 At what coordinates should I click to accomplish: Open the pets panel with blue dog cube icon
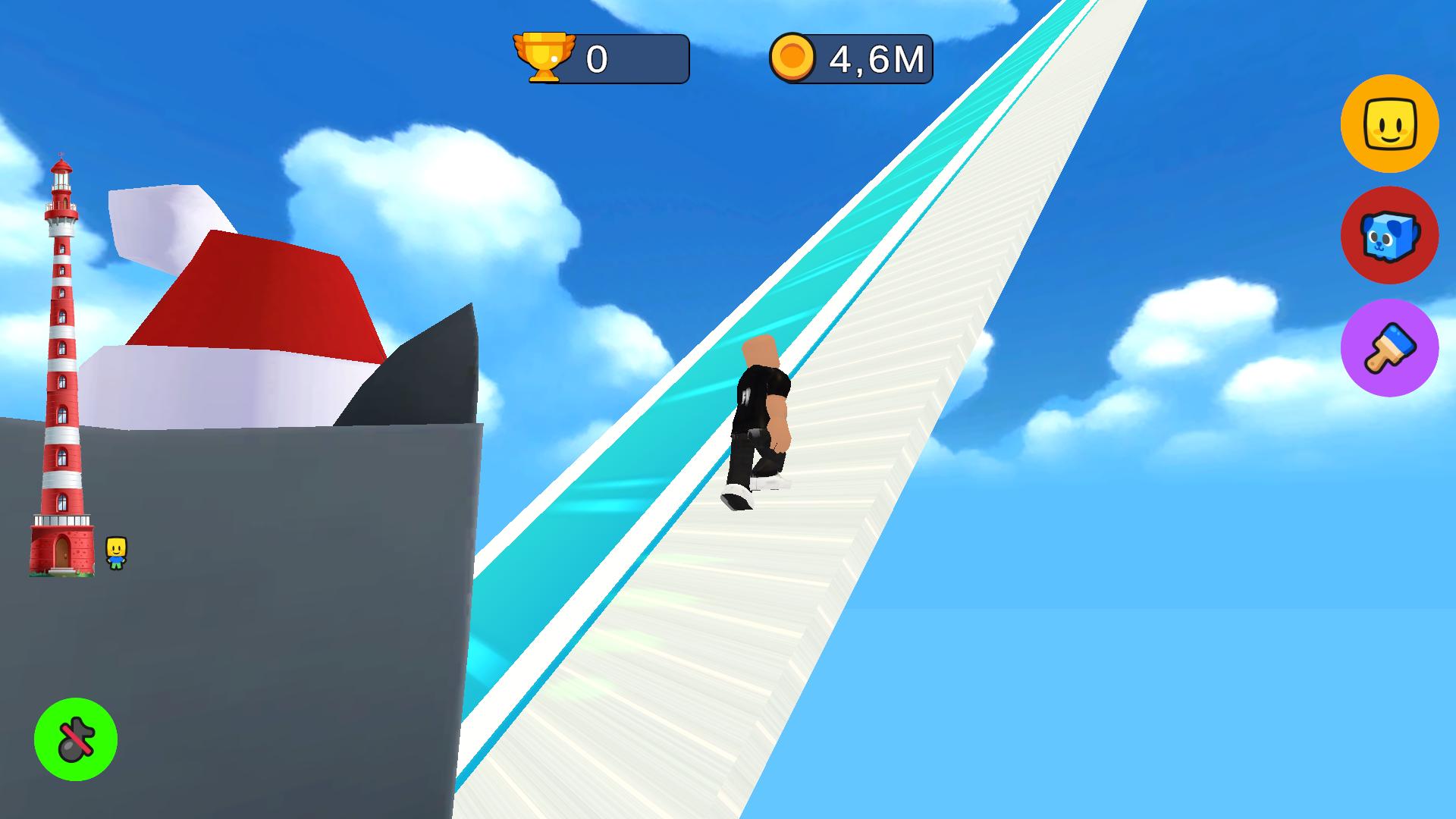coord(1390,237)
